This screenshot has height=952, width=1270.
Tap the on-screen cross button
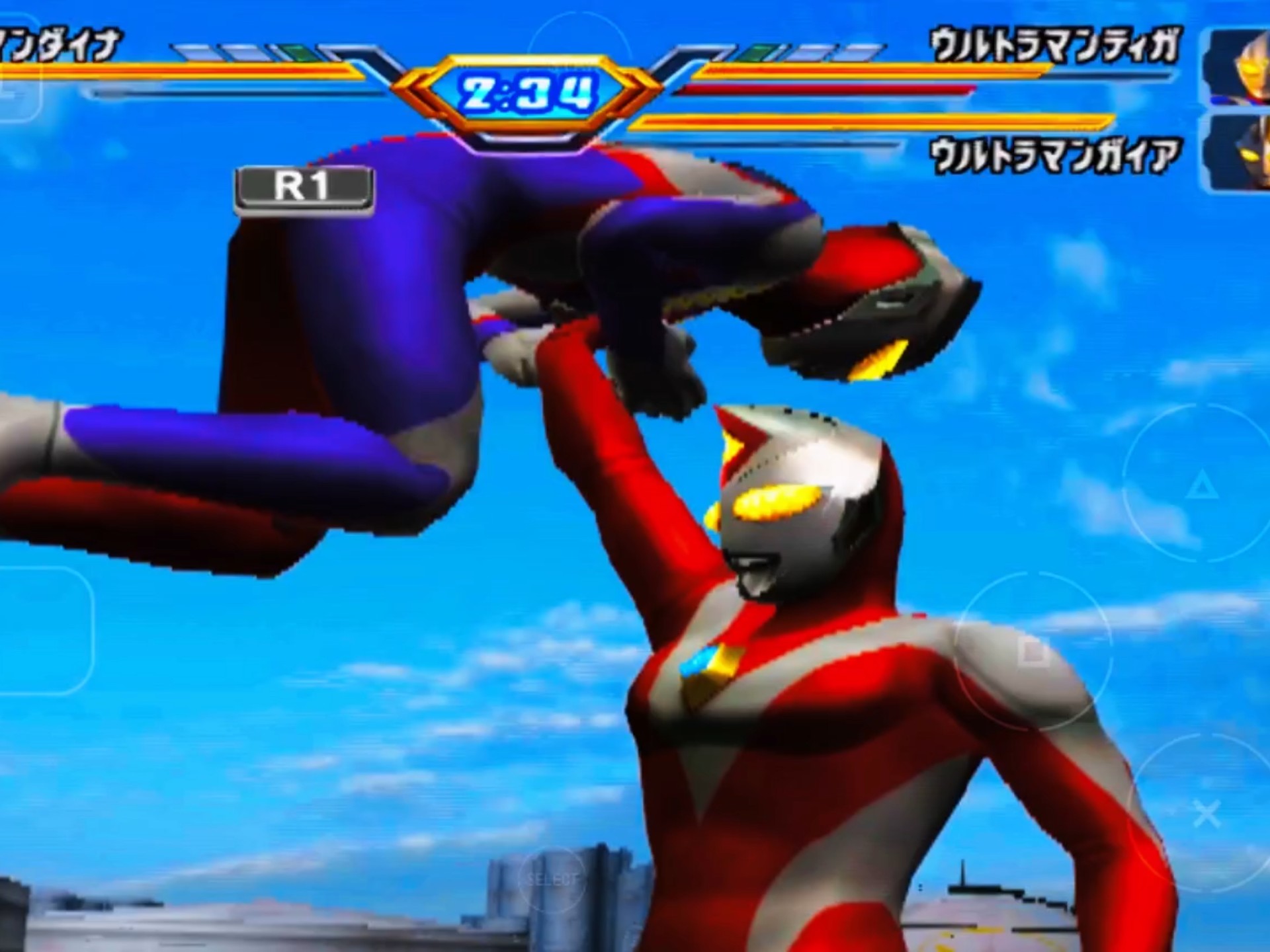pos(1205,814)
